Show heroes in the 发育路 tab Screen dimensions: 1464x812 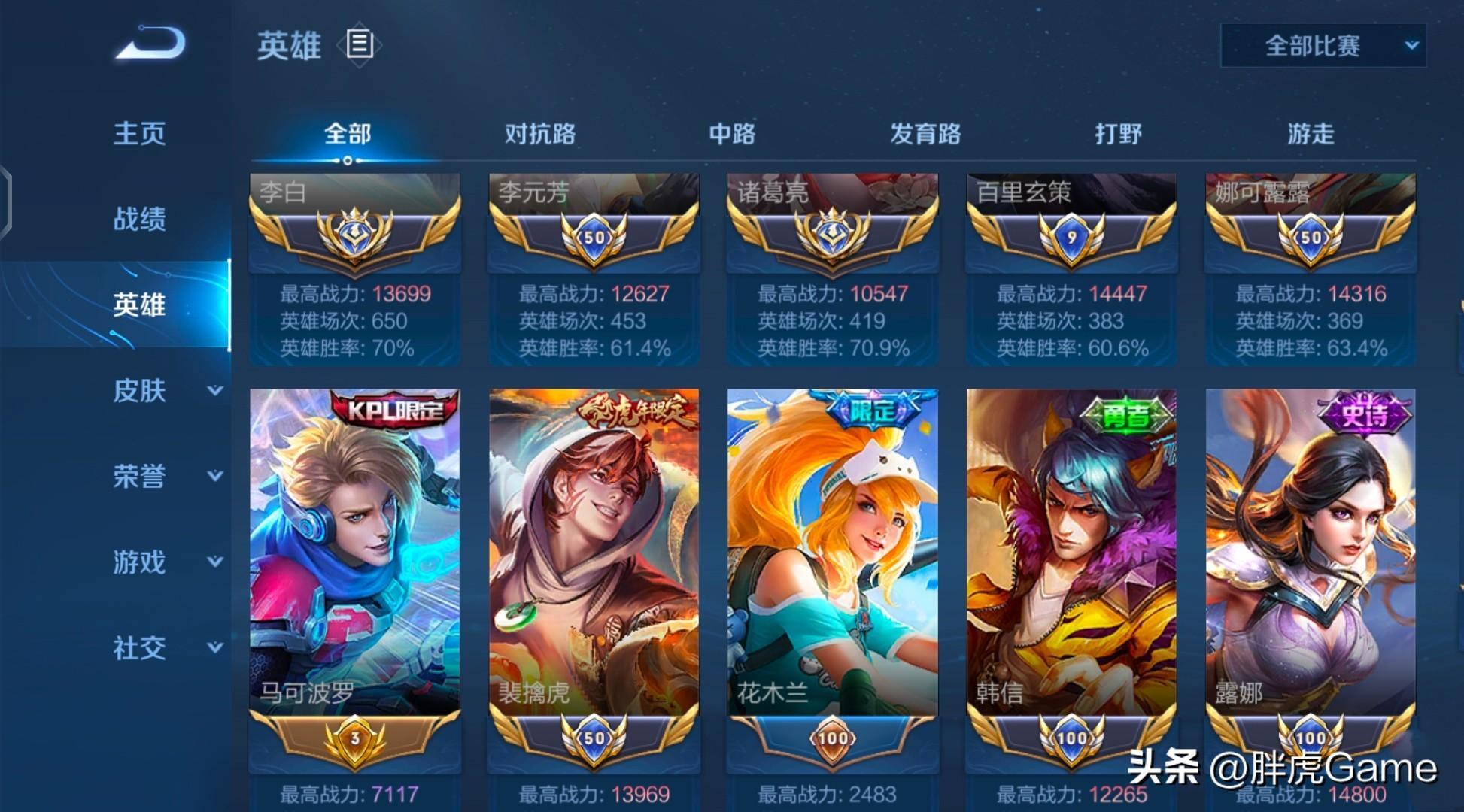tap(925, 135)
